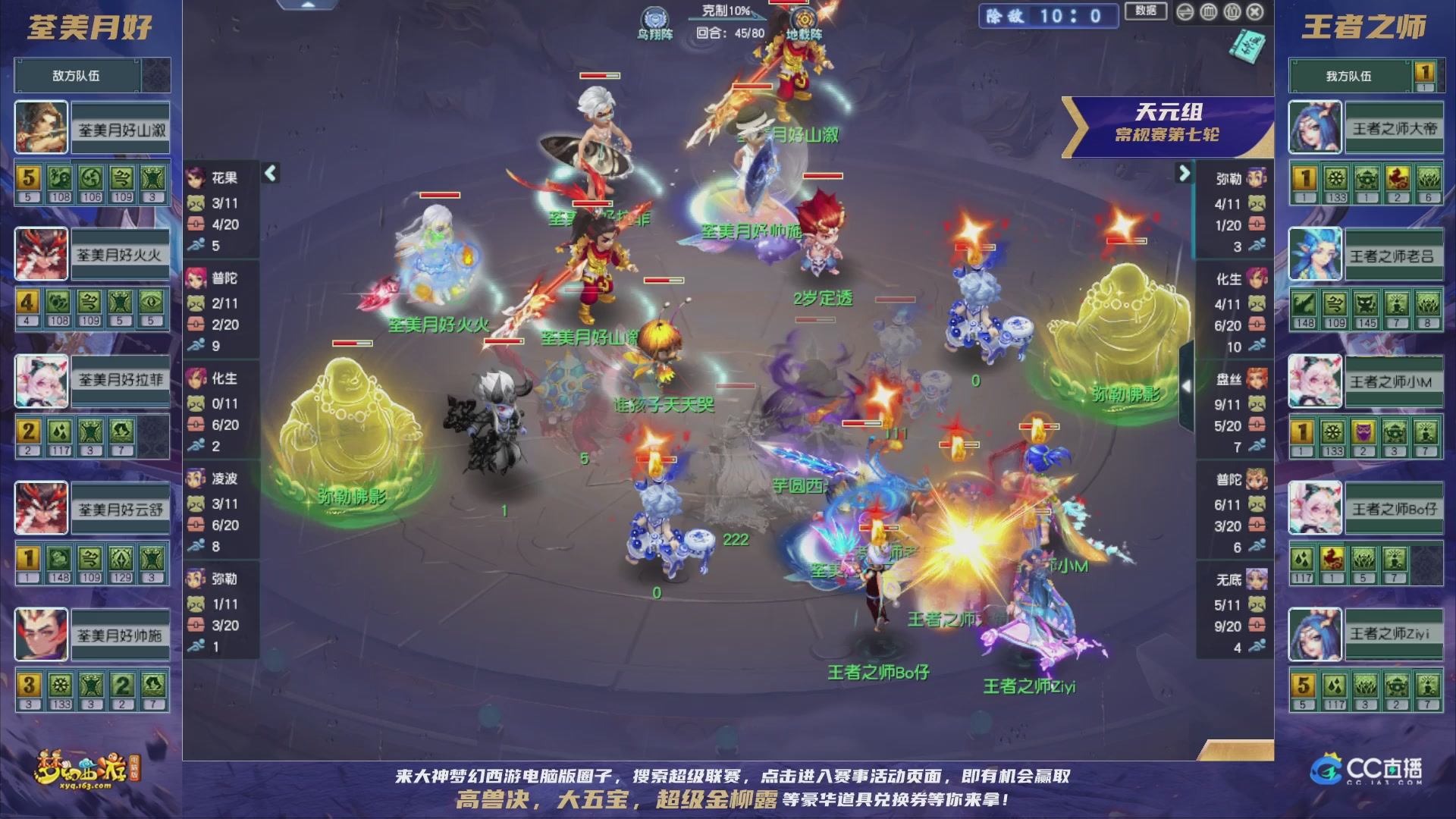Click the swap arrows icon in top-right toolbar
Viewport: 1456px width, 819px height.
click(1185, 12)
